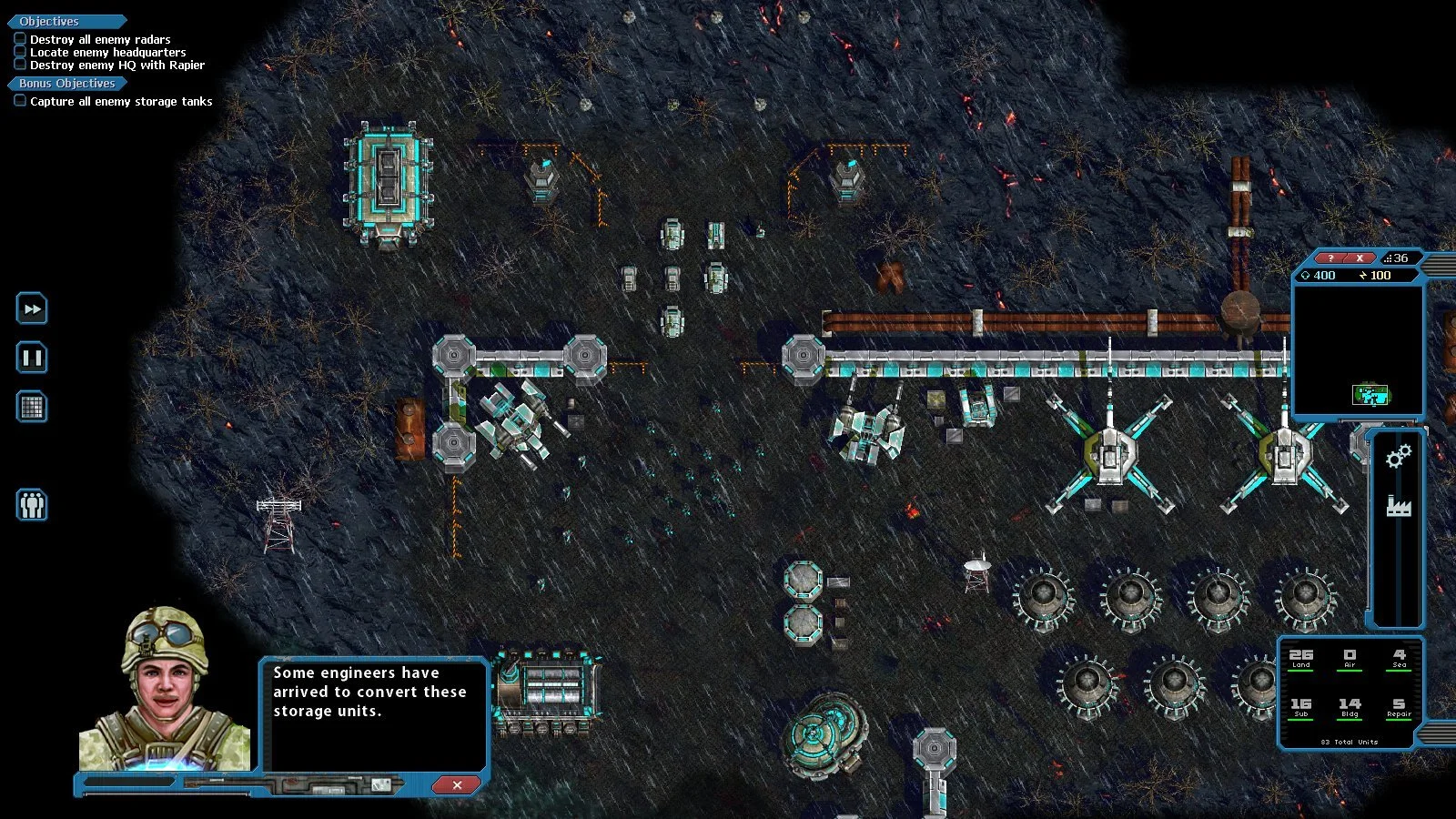
Task: Check the 'Locate enemy headquarters' objective box
Action: [20, 51]
